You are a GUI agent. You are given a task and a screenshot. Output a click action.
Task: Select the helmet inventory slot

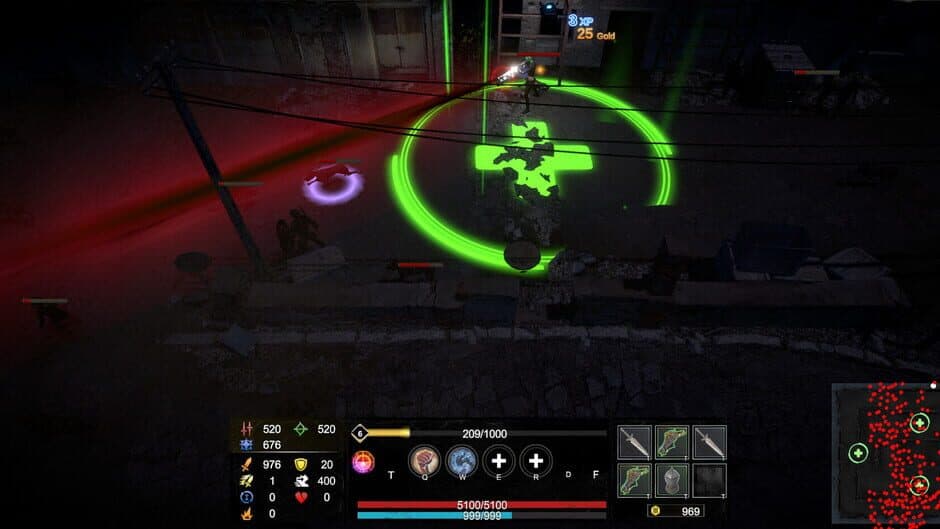point(672,479)
